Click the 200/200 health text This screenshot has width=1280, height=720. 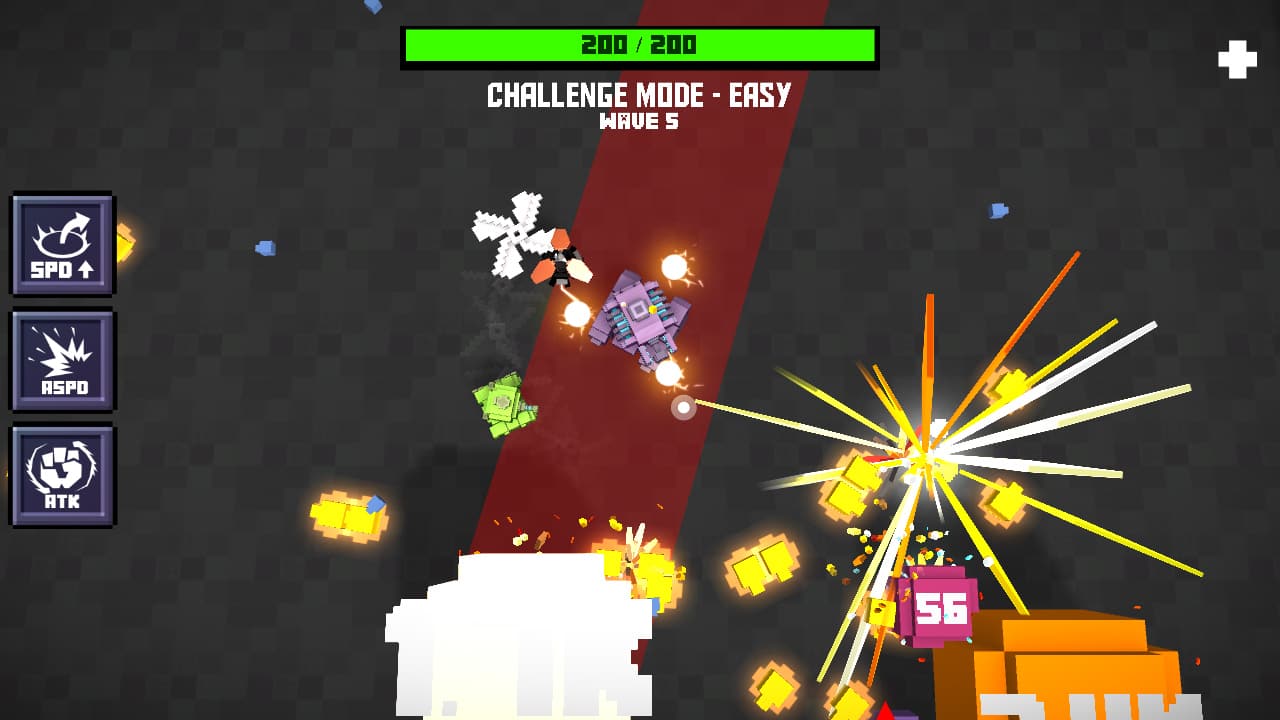(640, 44)
